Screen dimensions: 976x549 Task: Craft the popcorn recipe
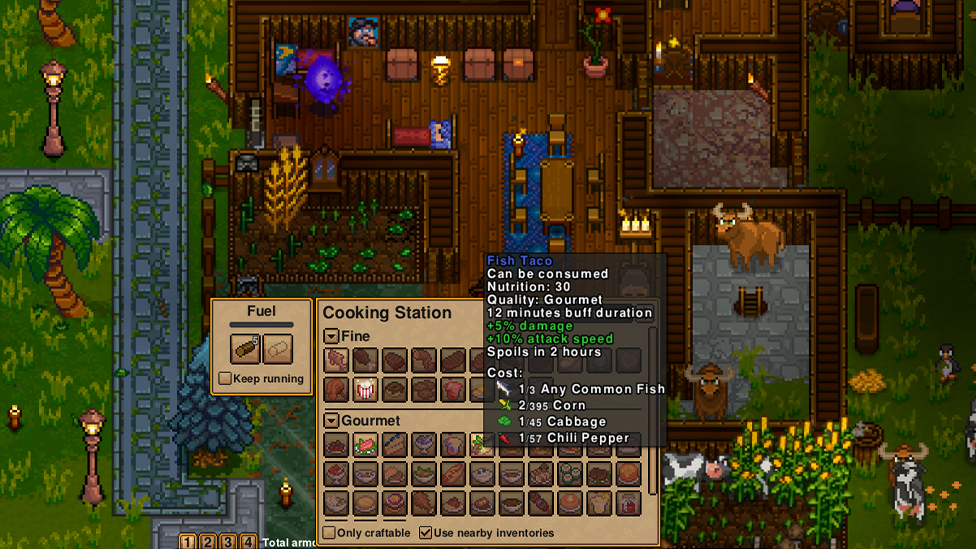coord(365,389)
